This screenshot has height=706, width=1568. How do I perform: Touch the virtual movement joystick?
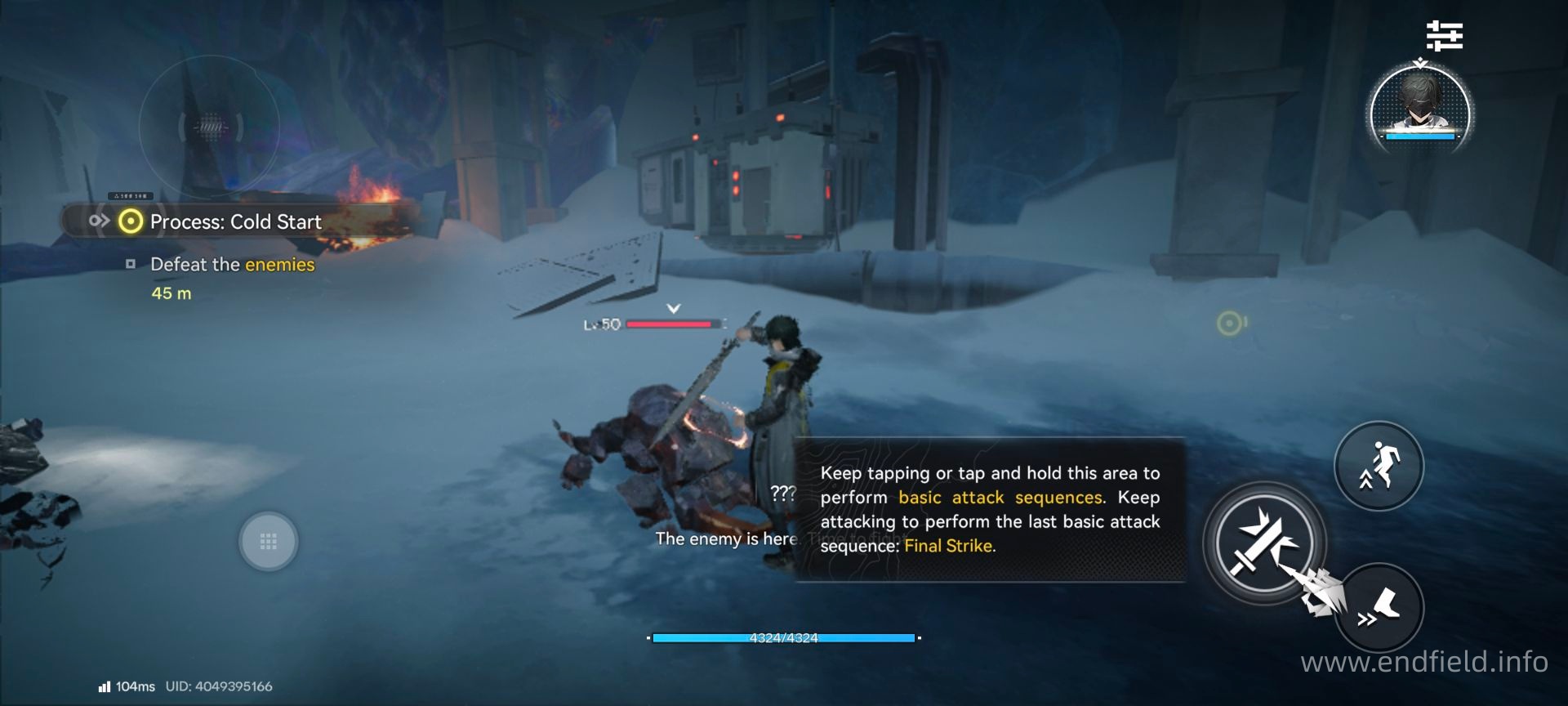[268, 541]
